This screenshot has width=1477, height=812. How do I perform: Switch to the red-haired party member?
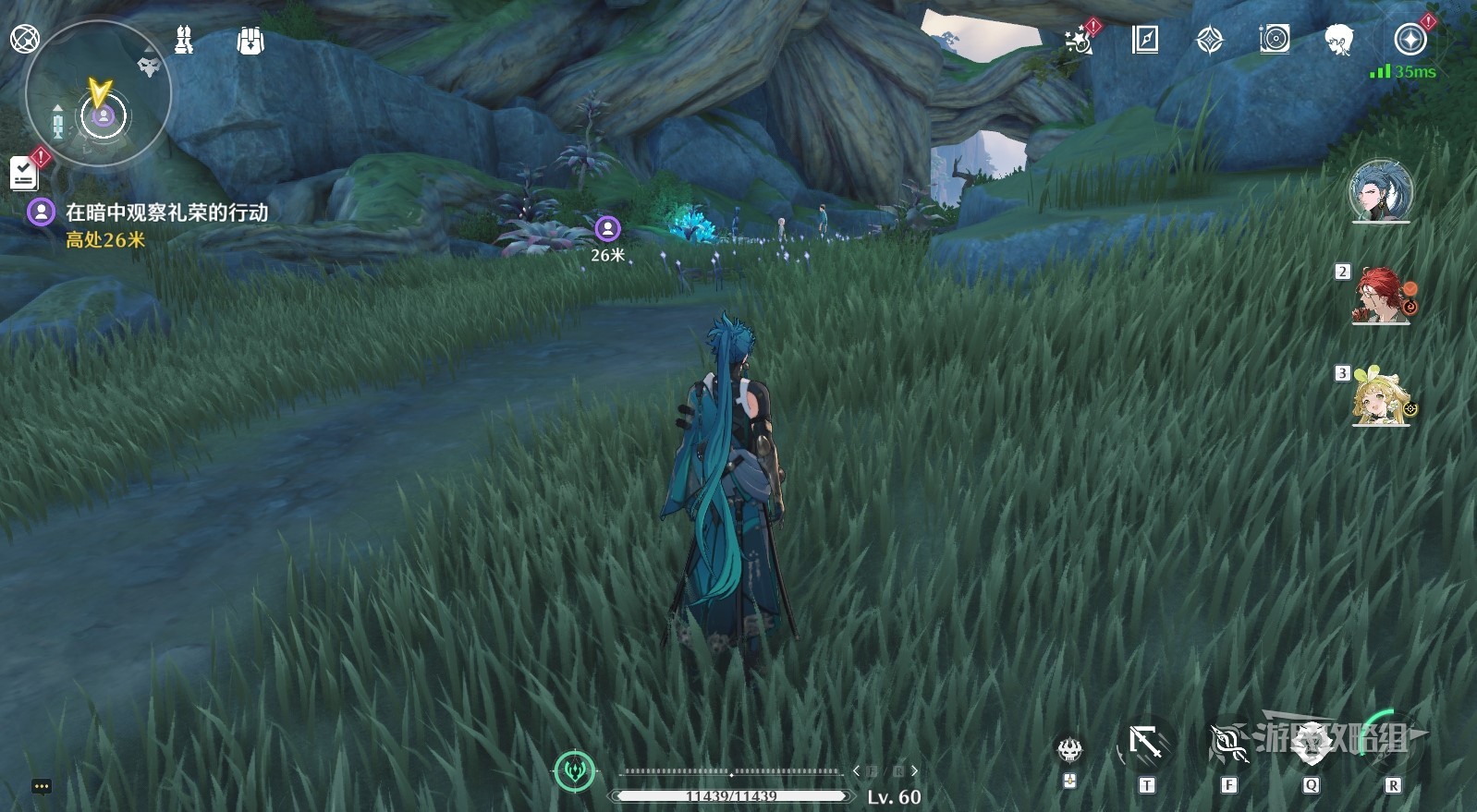(1382, 296)
